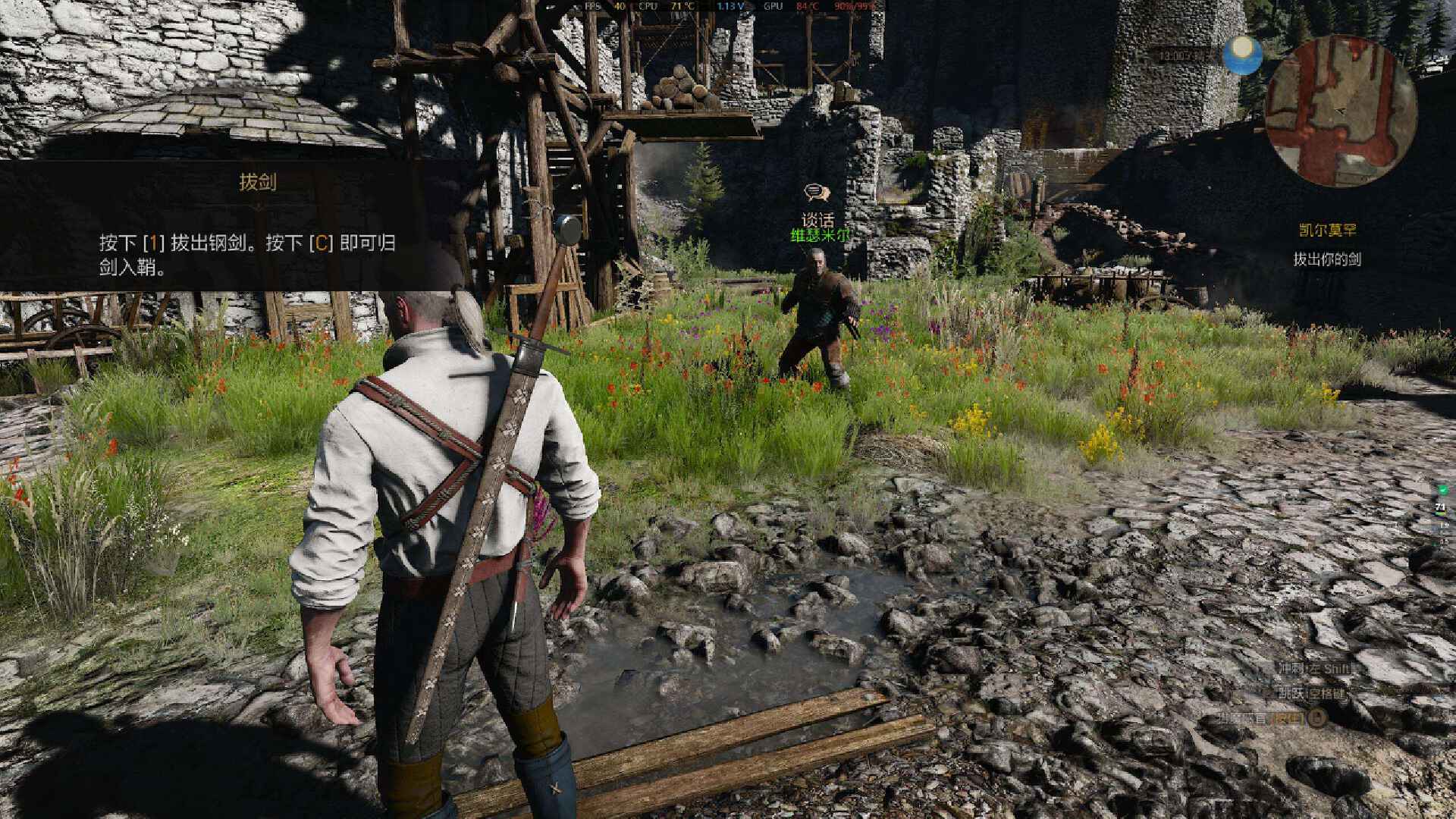
Task: Click the sun weather icon beside the minimap
Action: coord(1243,55)
